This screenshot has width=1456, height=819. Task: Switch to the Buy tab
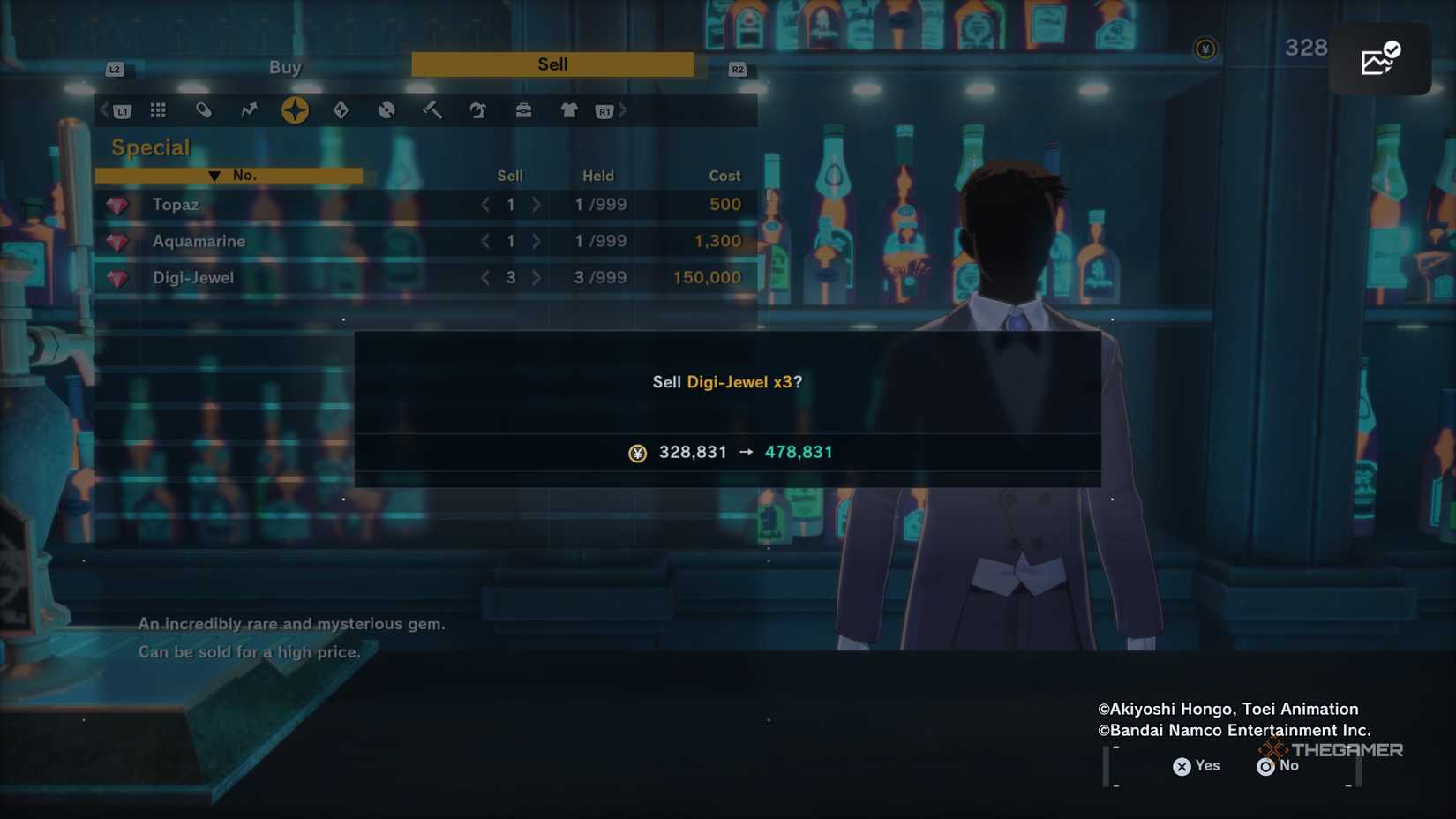coord(285,67)
